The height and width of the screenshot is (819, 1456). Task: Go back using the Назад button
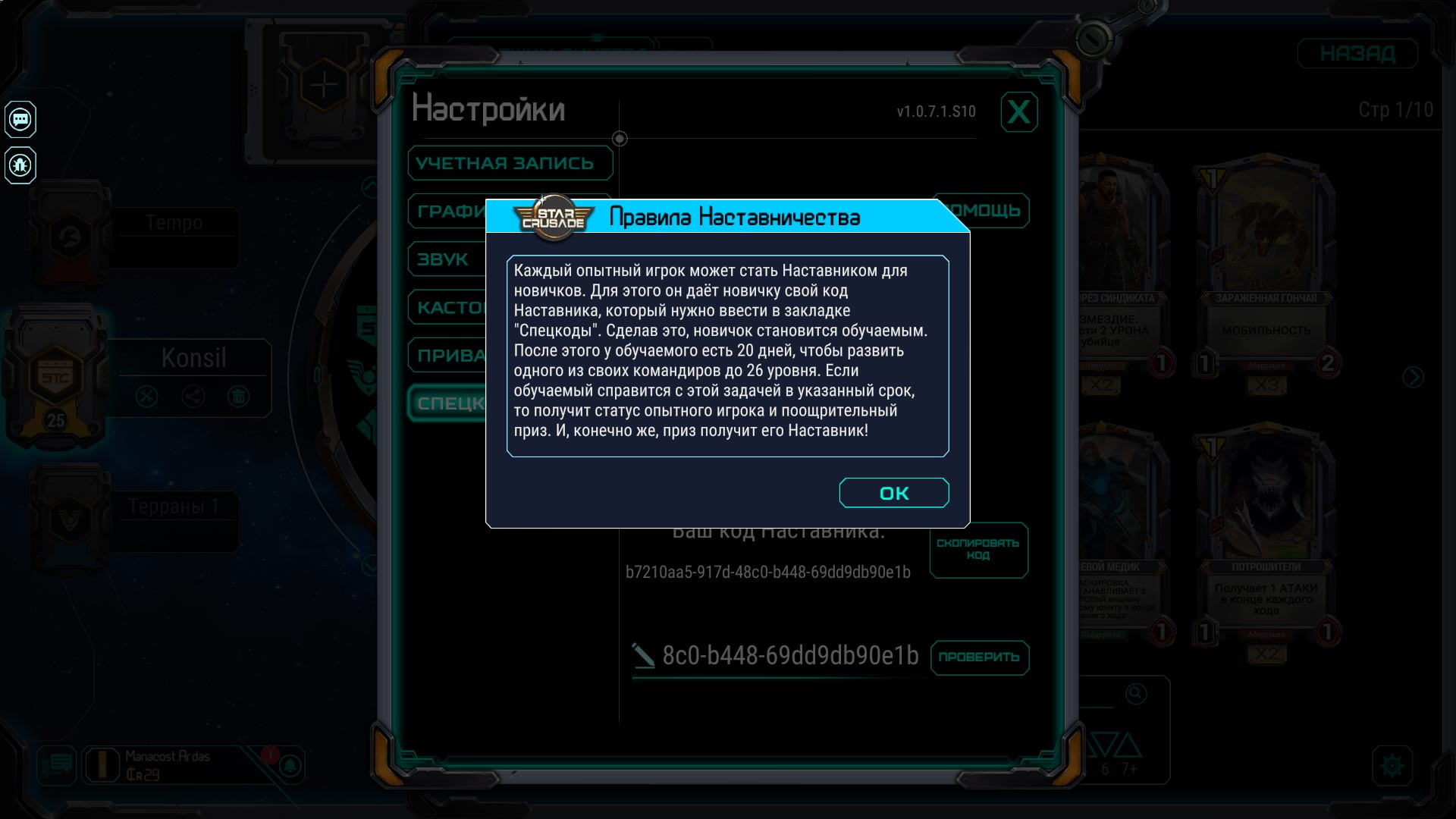point(1357,54)
